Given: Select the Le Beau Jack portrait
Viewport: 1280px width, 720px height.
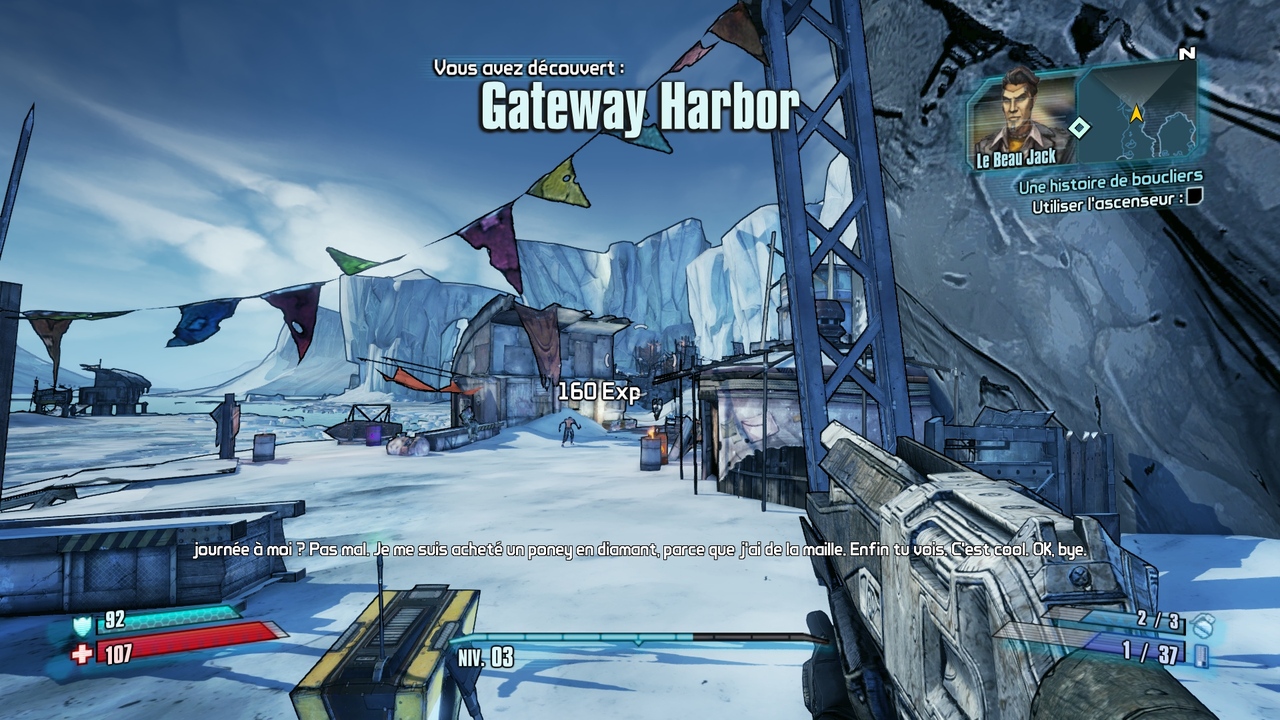Looking at the screenshot, I should (x=1022, y=117).
